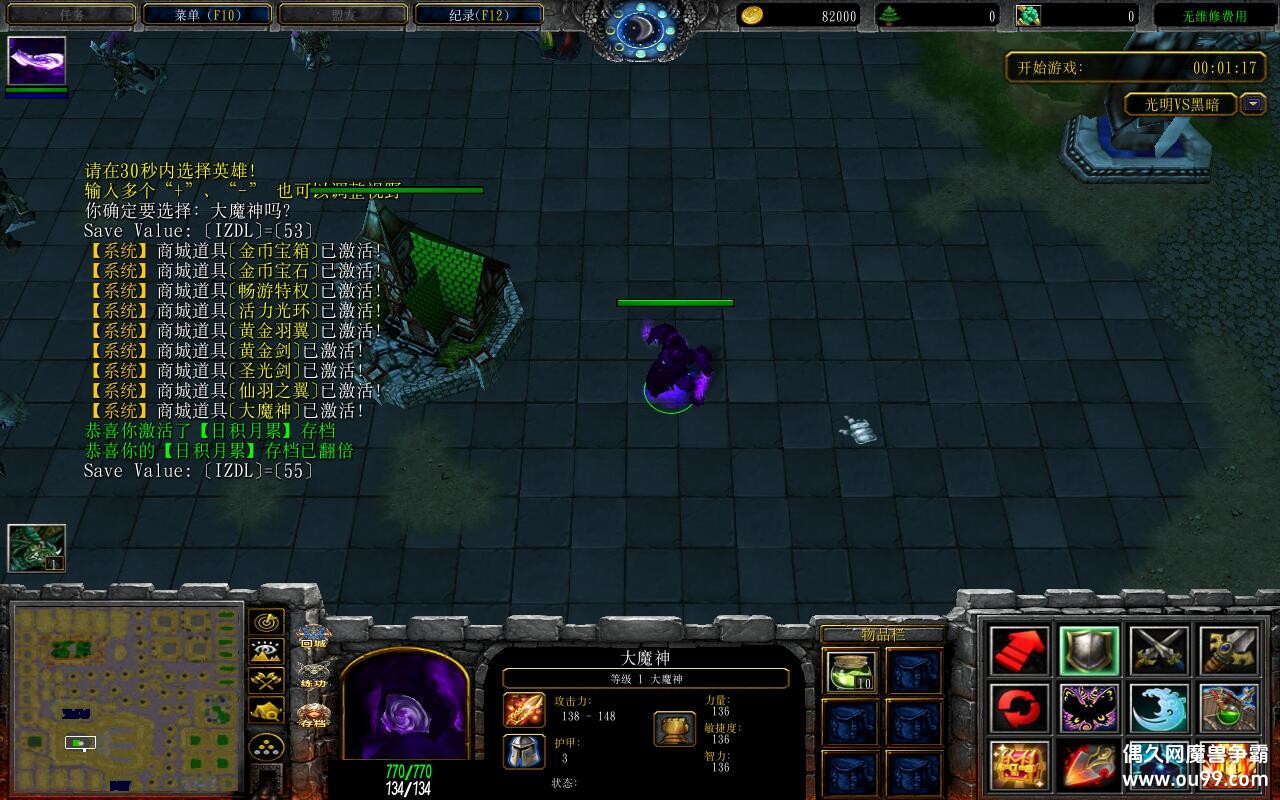The height and width of the screenshot is (800, 1280).
Task: Toggle the crossed-axes ally color button
Action: click(x=265, y=682)
